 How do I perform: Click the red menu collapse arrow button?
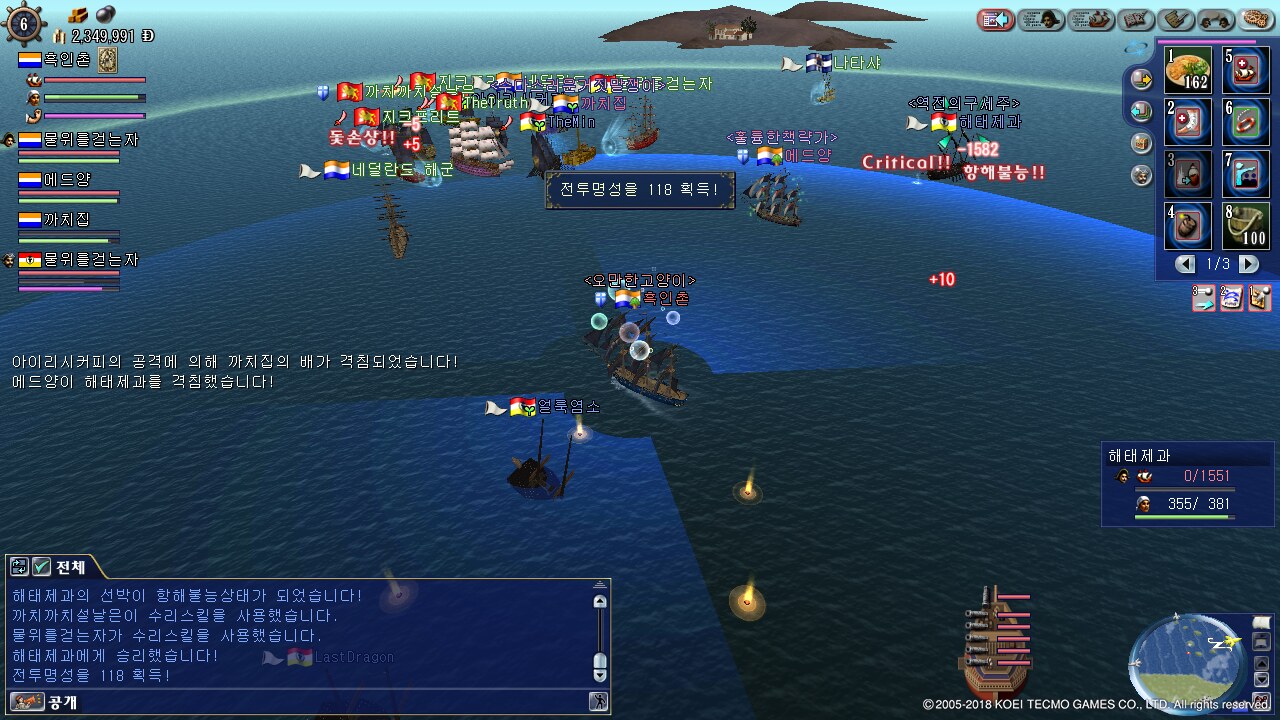(x=996, y=20)
